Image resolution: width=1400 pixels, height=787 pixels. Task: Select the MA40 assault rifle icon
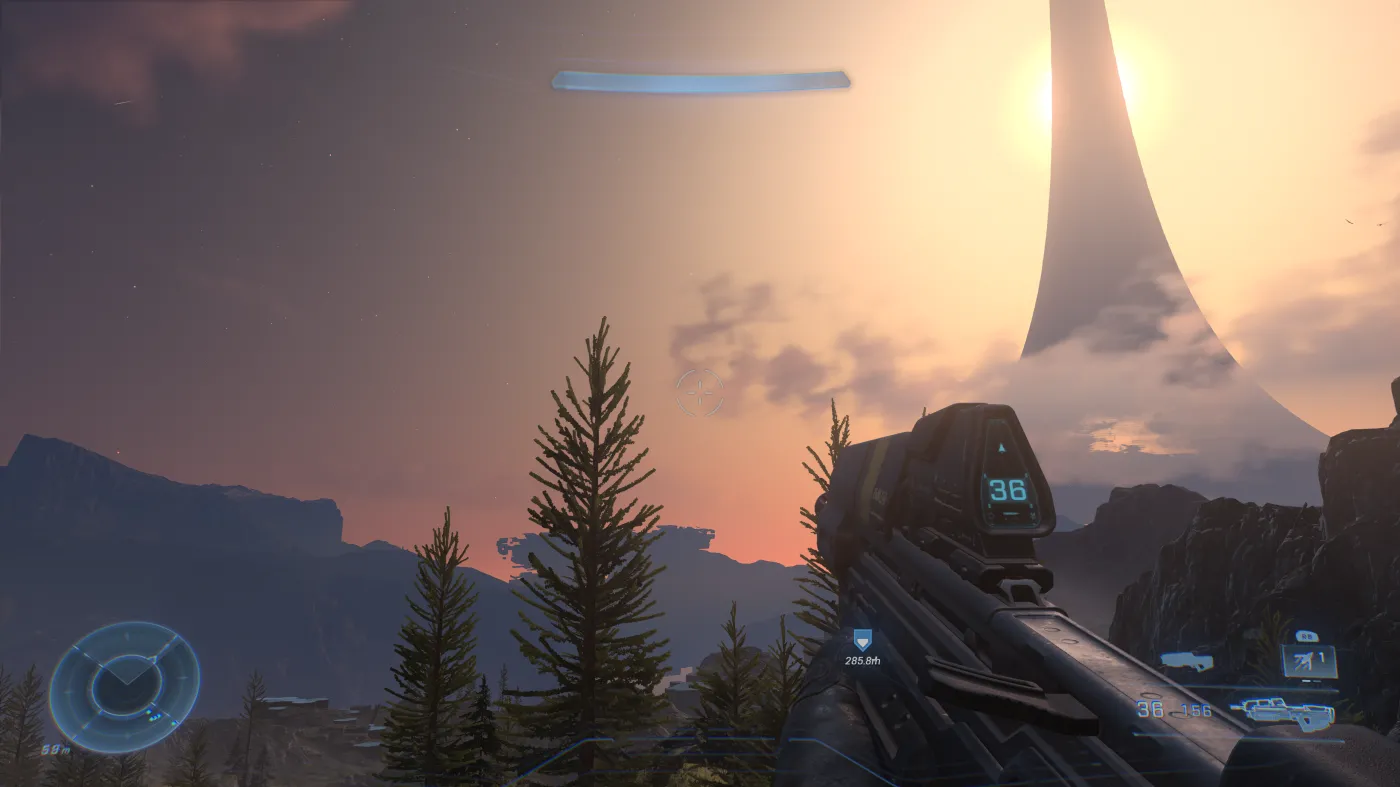click(x=1285, y=712)
